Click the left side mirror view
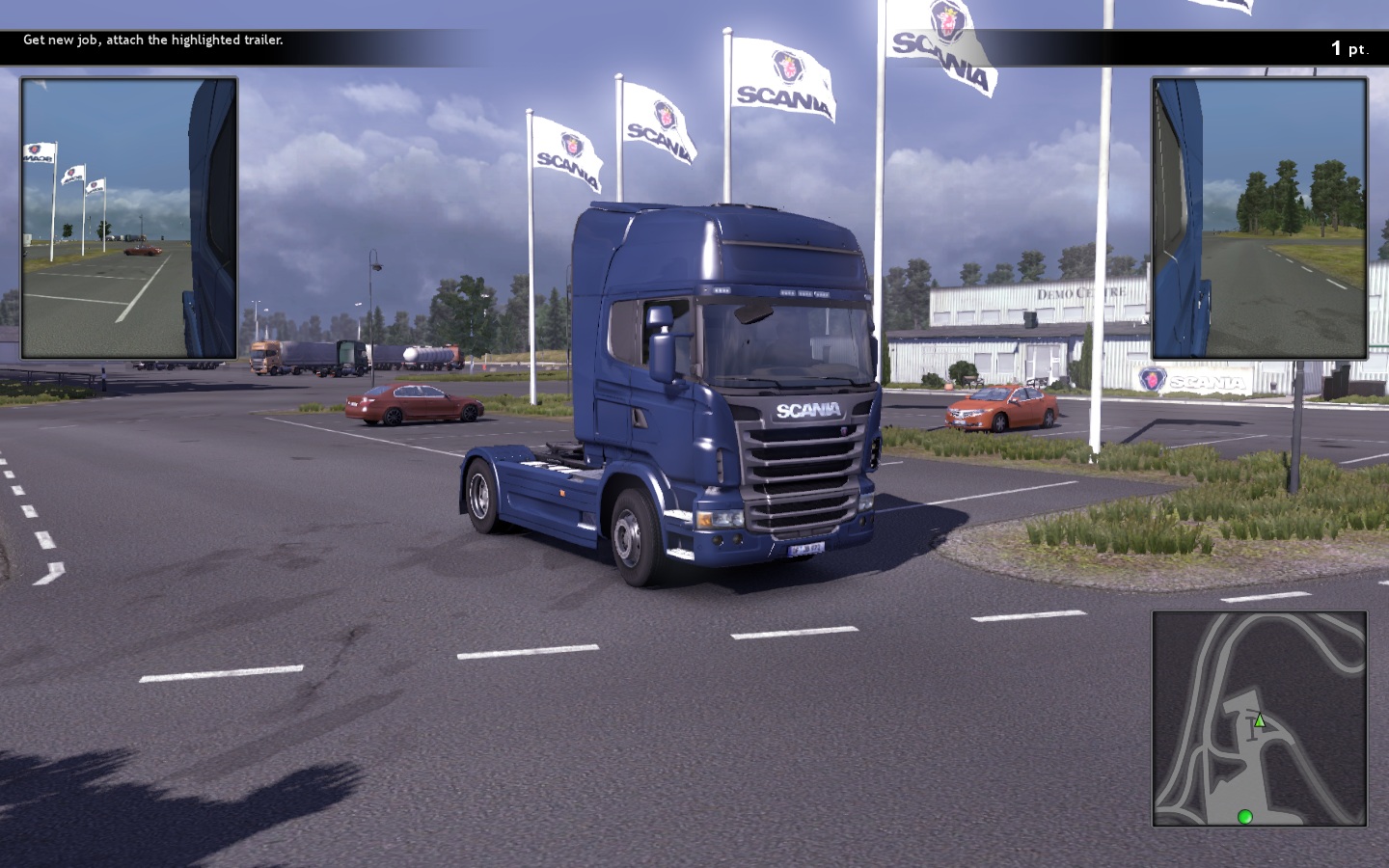1389x868 pixels. 129,218
